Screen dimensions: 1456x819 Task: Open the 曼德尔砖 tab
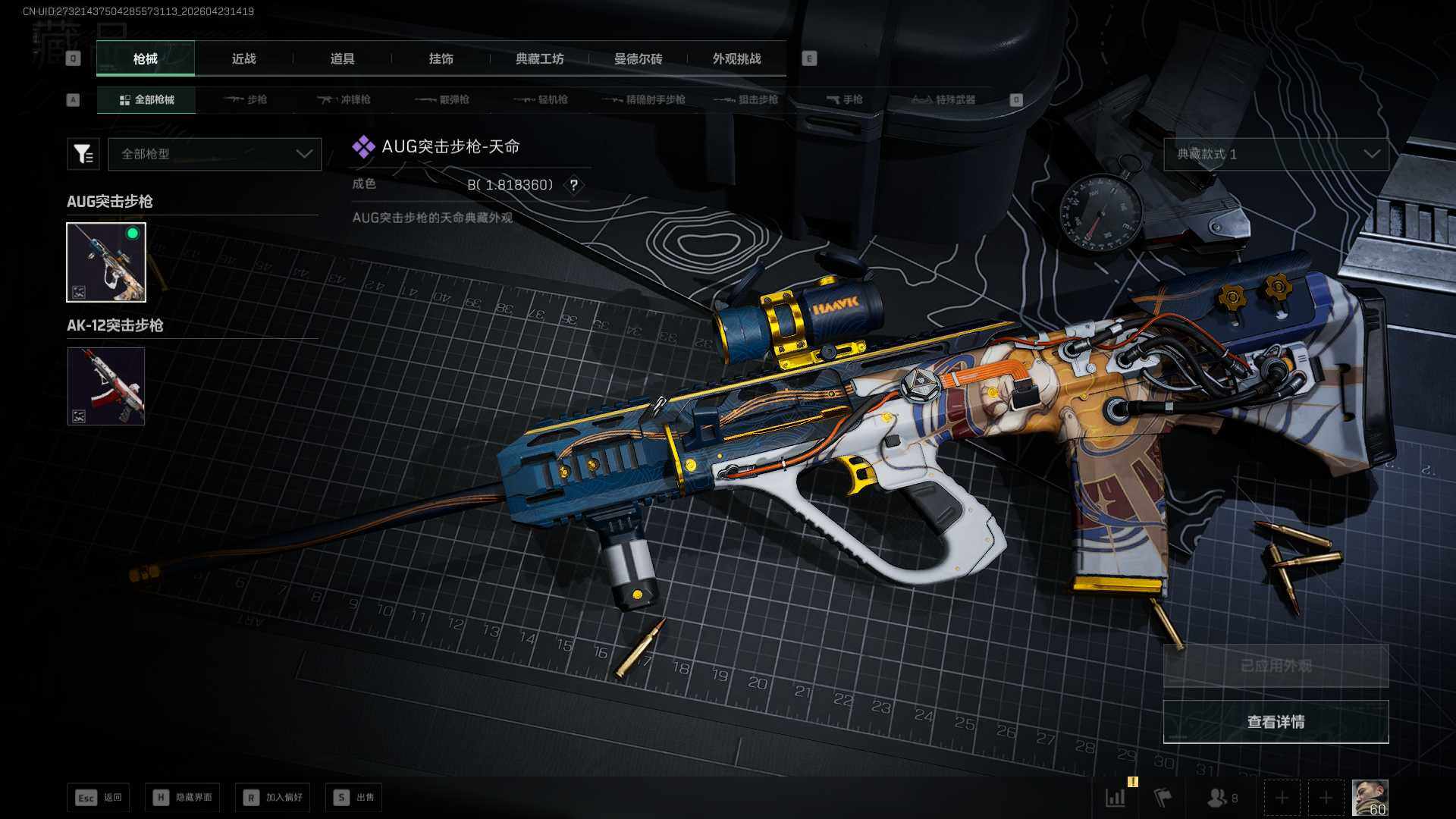tap(638, 59)
